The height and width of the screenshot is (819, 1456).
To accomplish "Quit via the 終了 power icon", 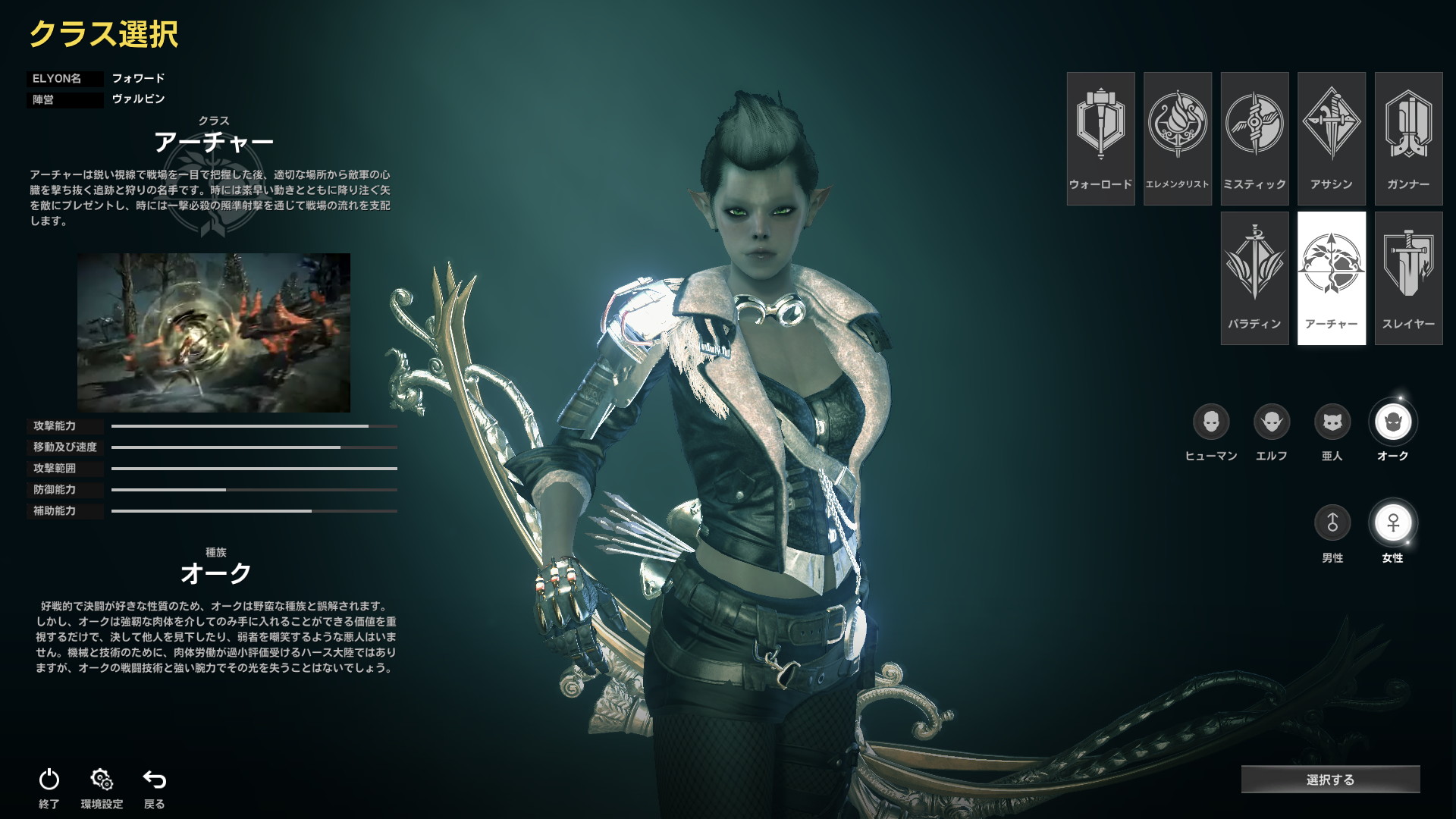I will point(49,780).
